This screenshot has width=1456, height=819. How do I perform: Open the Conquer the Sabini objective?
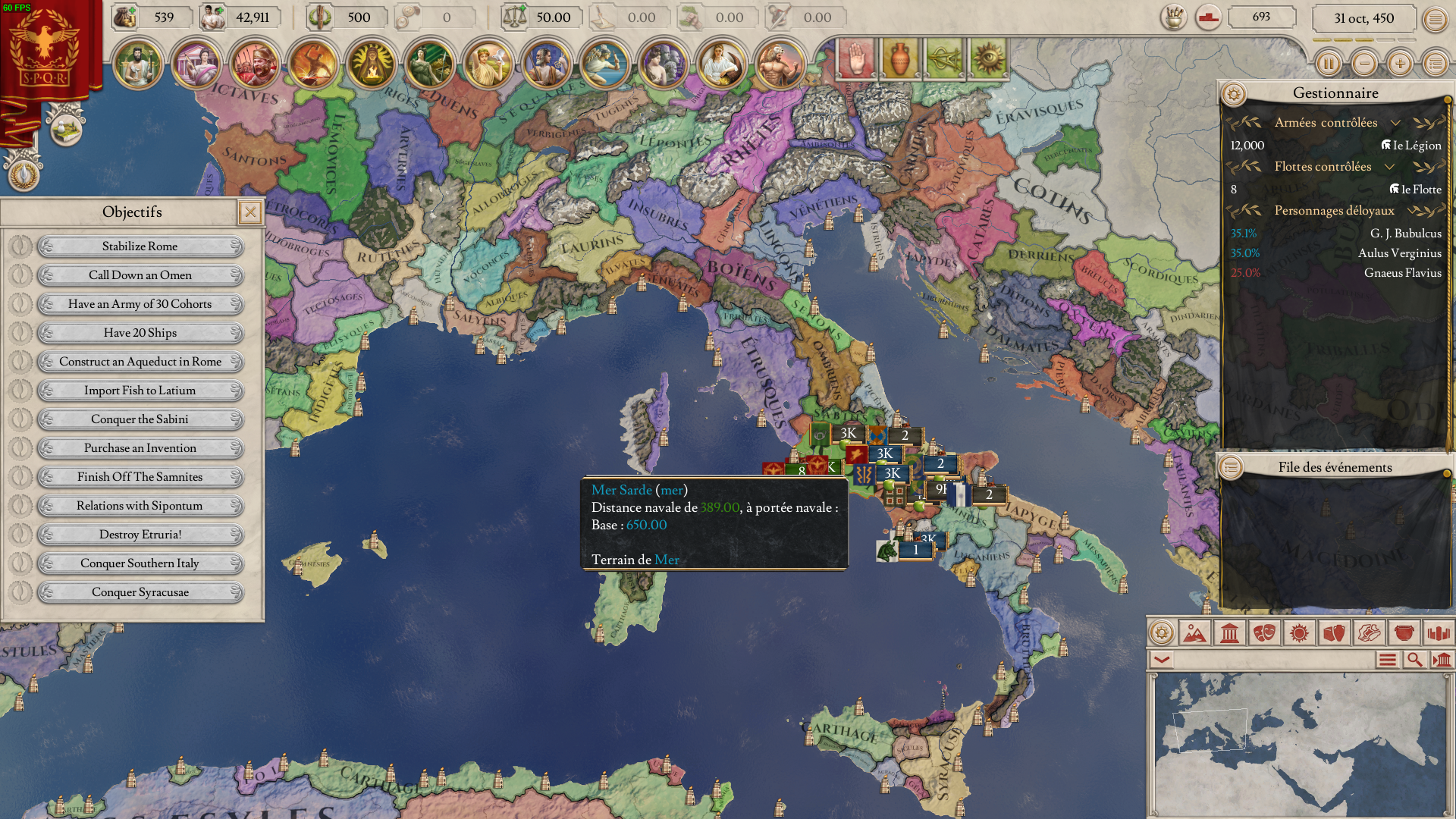tap(140, 419)
